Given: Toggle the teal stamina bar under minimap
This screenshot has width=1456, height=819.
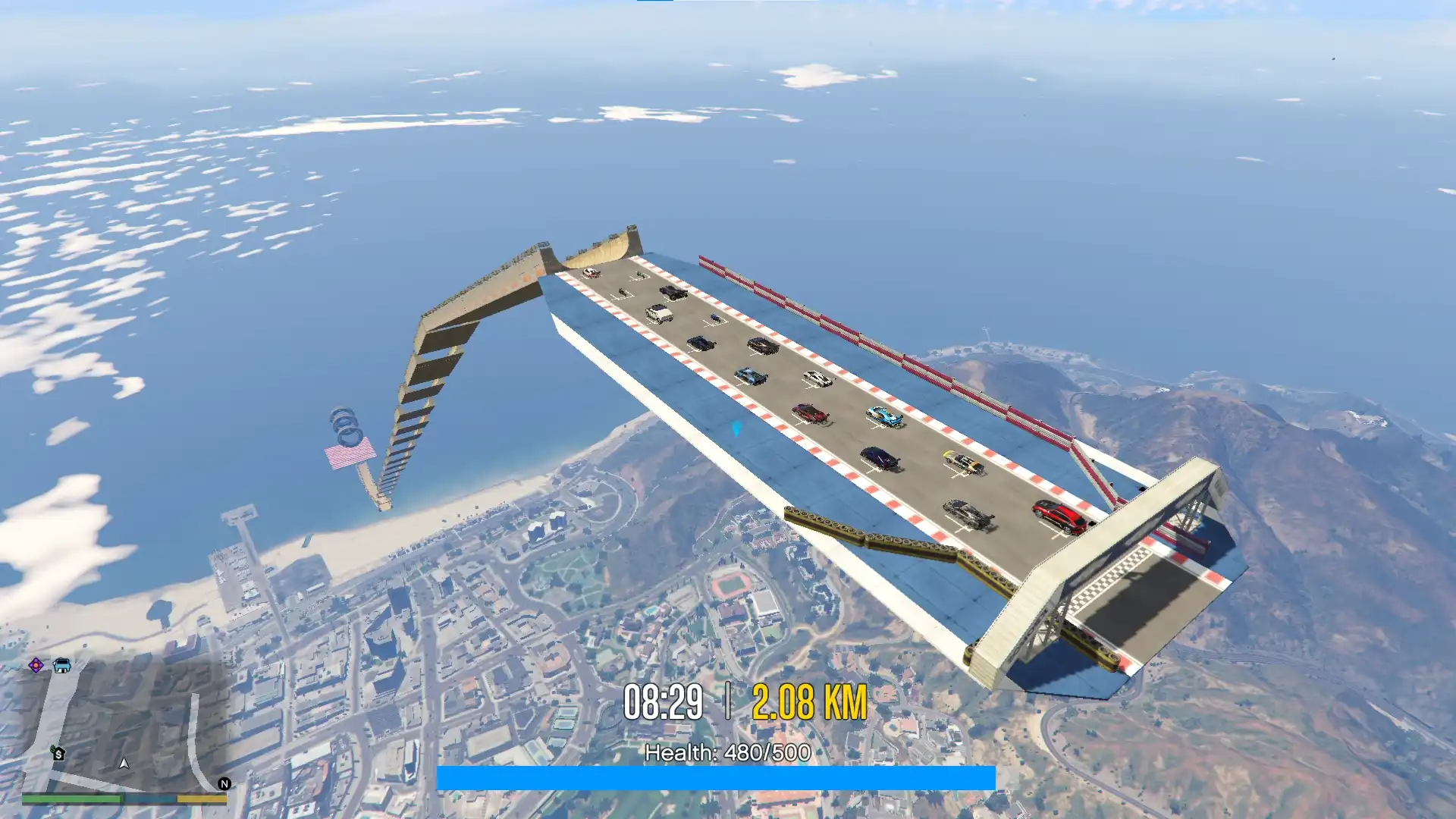Looking at the screenshot, I should pyautogui.click(x=150, y=799).
